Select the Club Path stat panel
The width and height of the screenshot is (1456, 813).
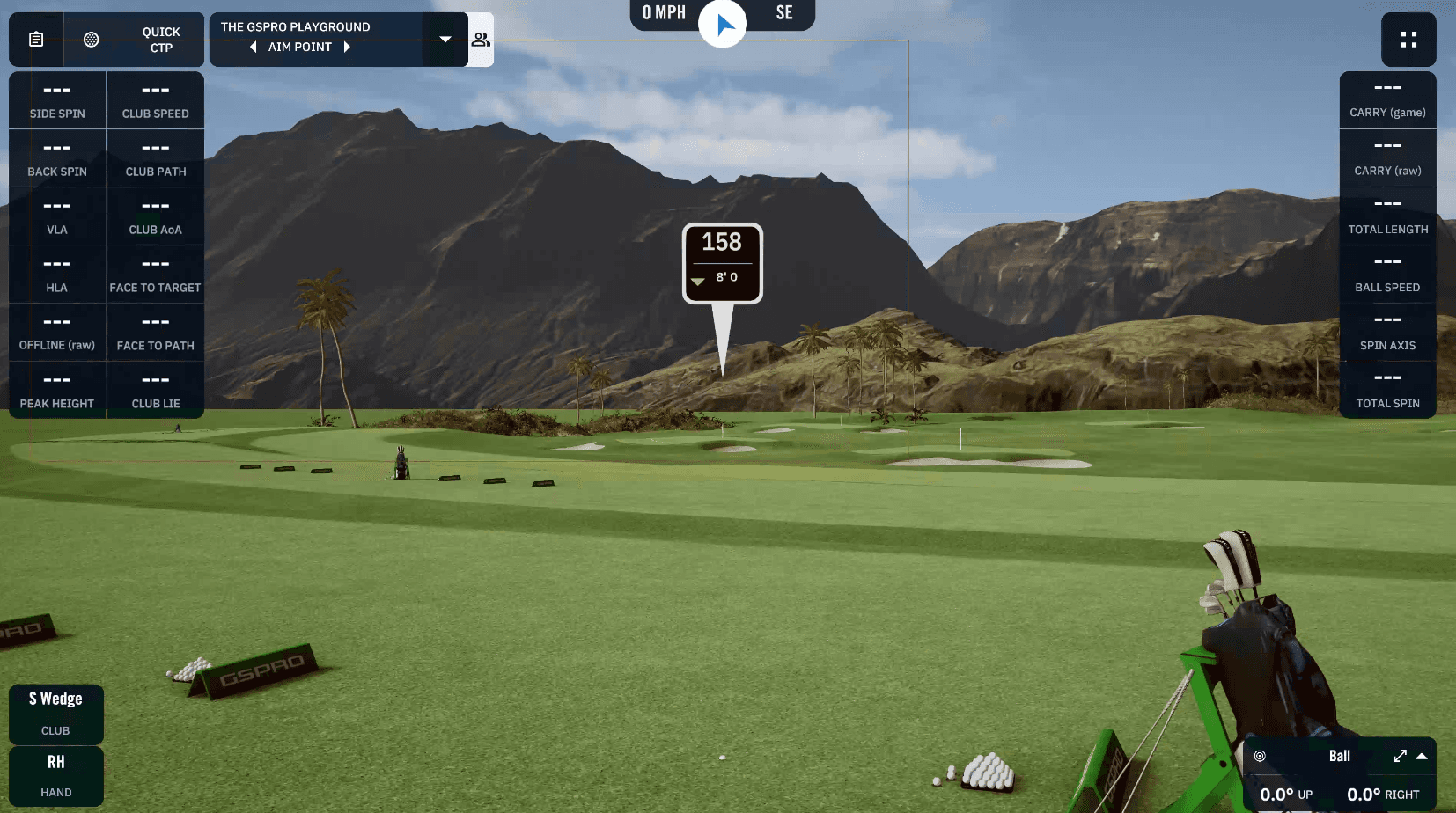click(155, 158)
